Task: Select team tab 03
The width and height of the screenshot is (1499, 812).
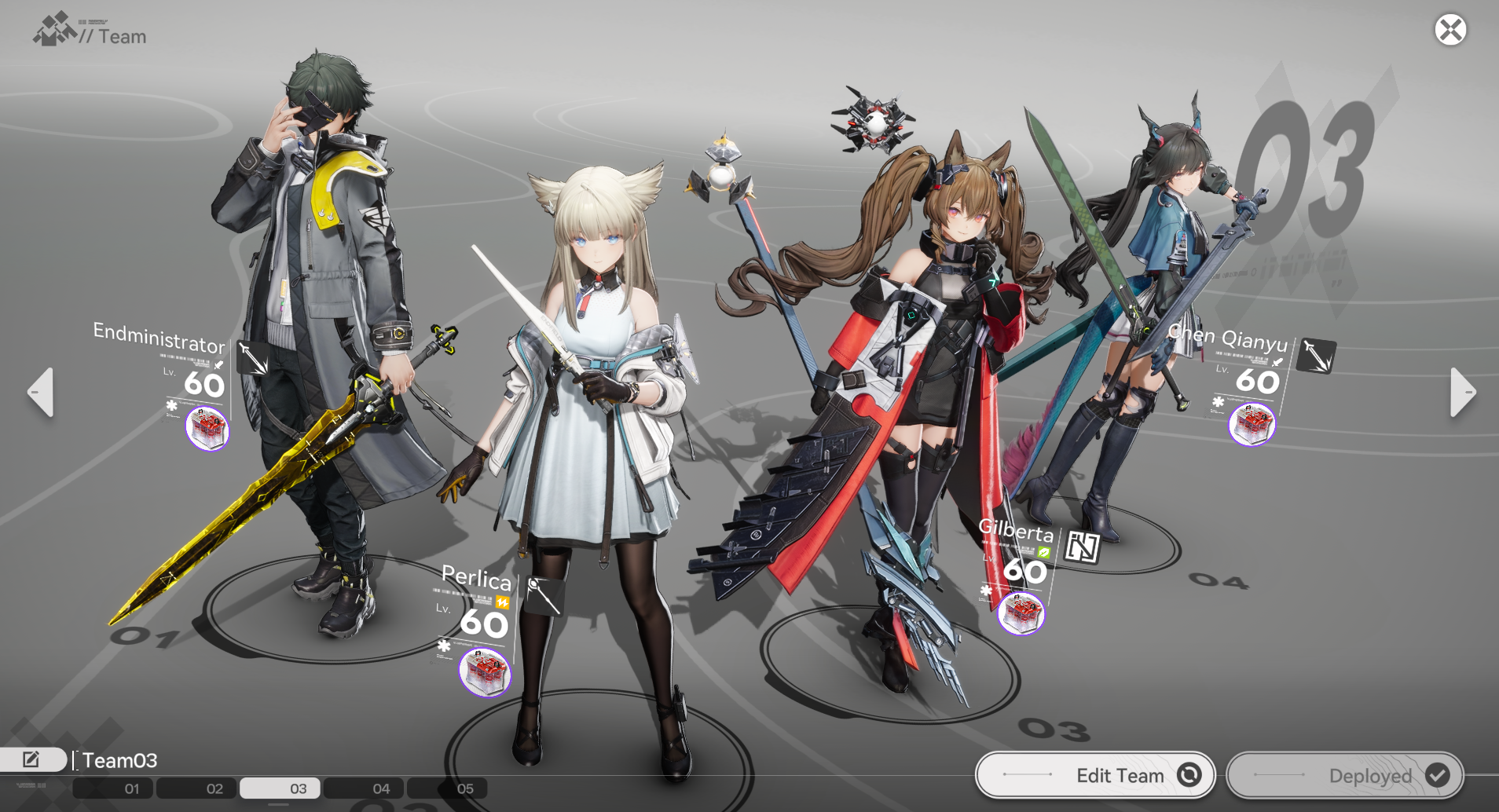Action: pos(298,788)
